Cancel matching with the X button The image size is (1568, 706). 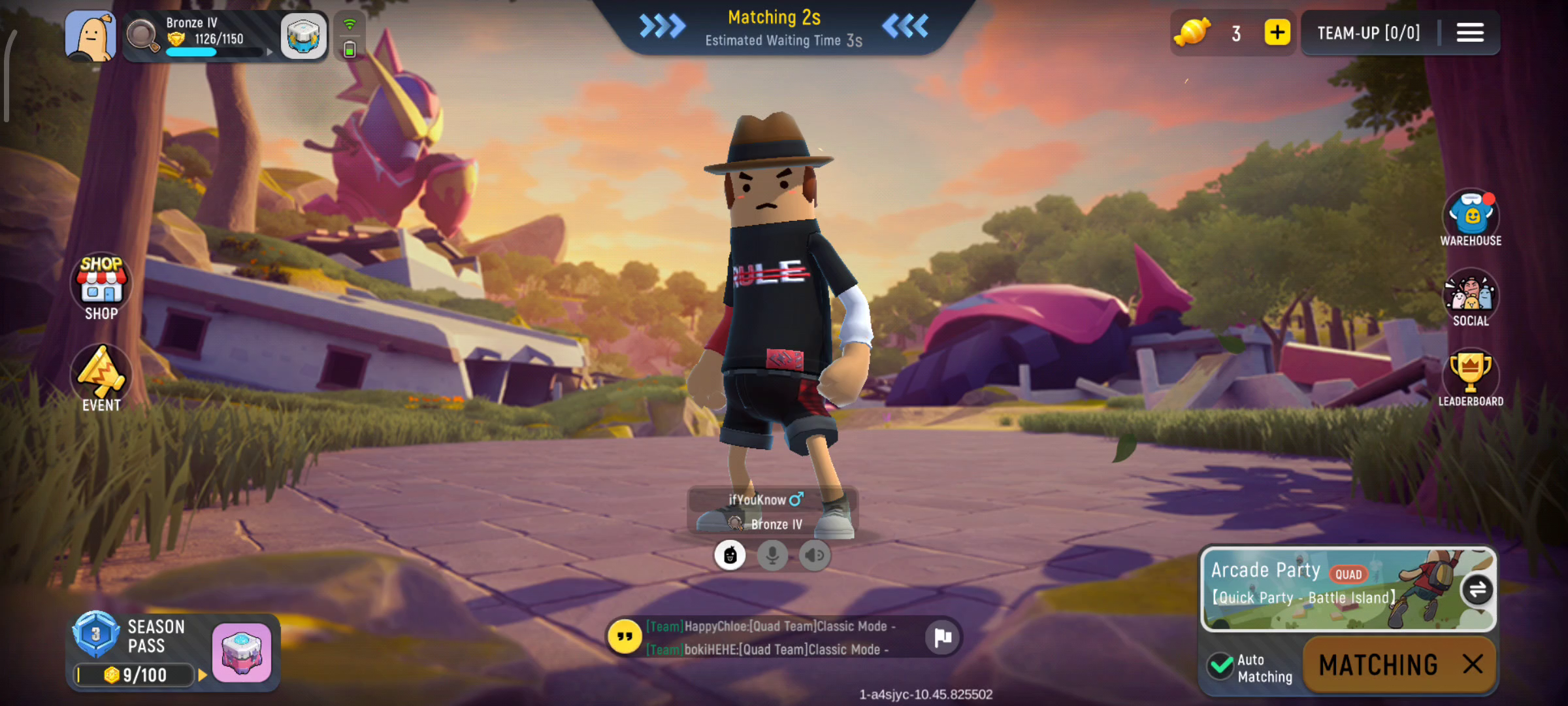[1475, 664]
